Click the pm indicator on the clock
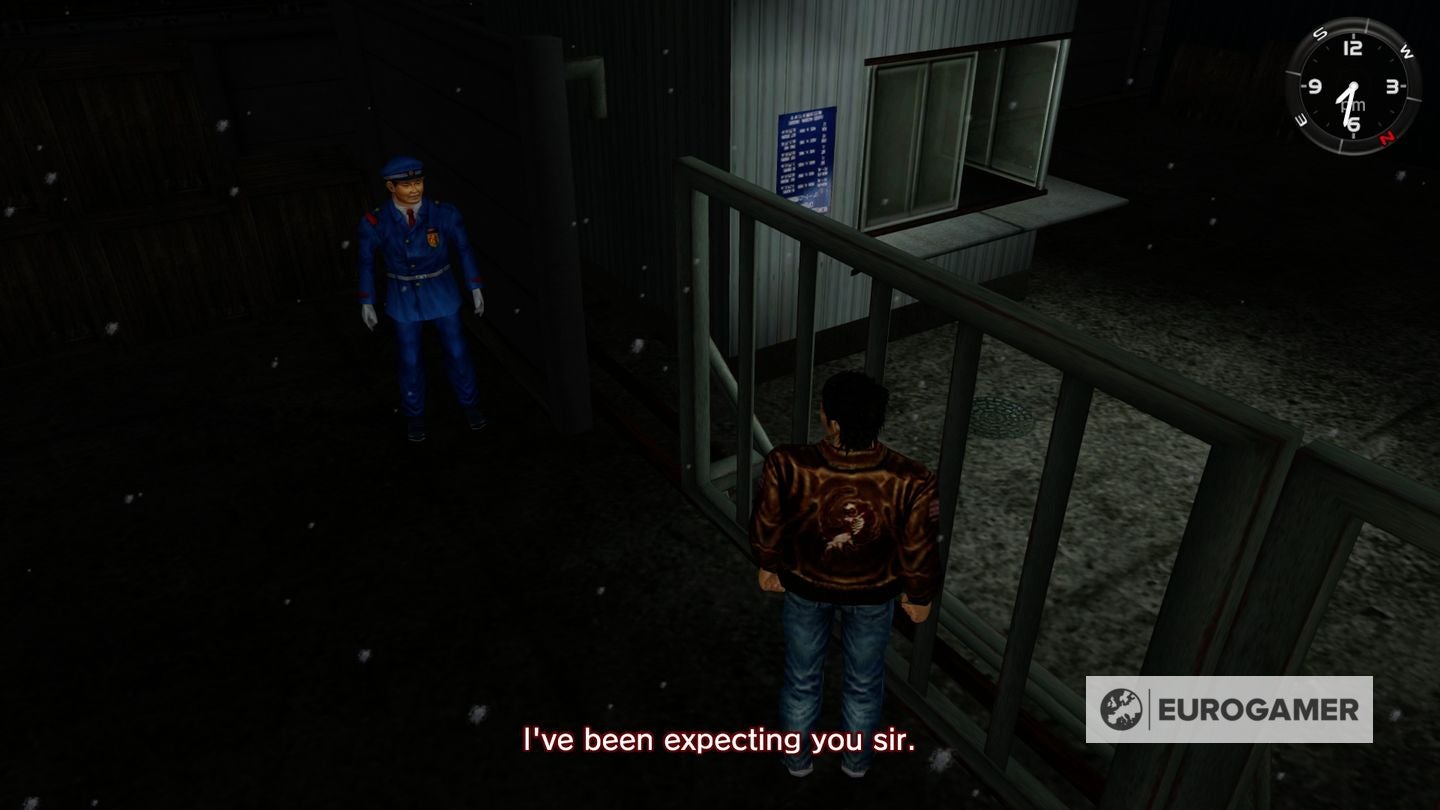The height and width of the screenshot is (810, 1440). coord(1353,105)
